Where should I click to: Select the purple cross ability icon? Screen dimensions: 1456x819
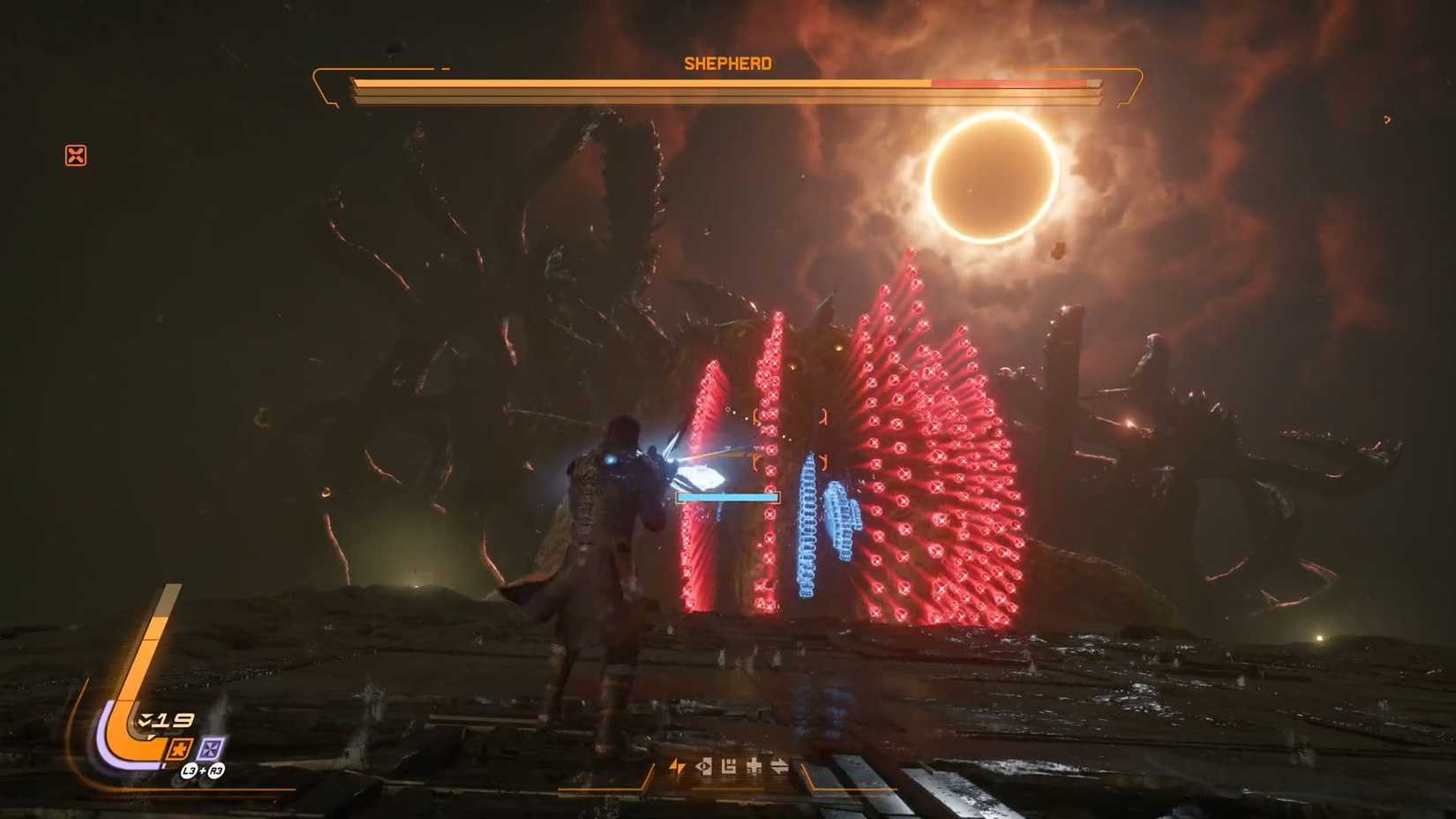click(210, 748)
